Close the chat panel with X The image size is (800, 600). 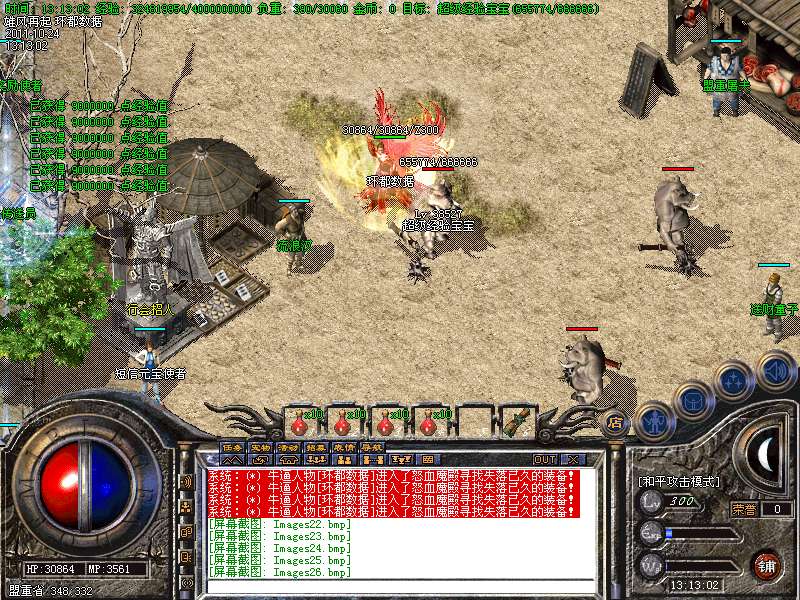[x=572, y=460]
